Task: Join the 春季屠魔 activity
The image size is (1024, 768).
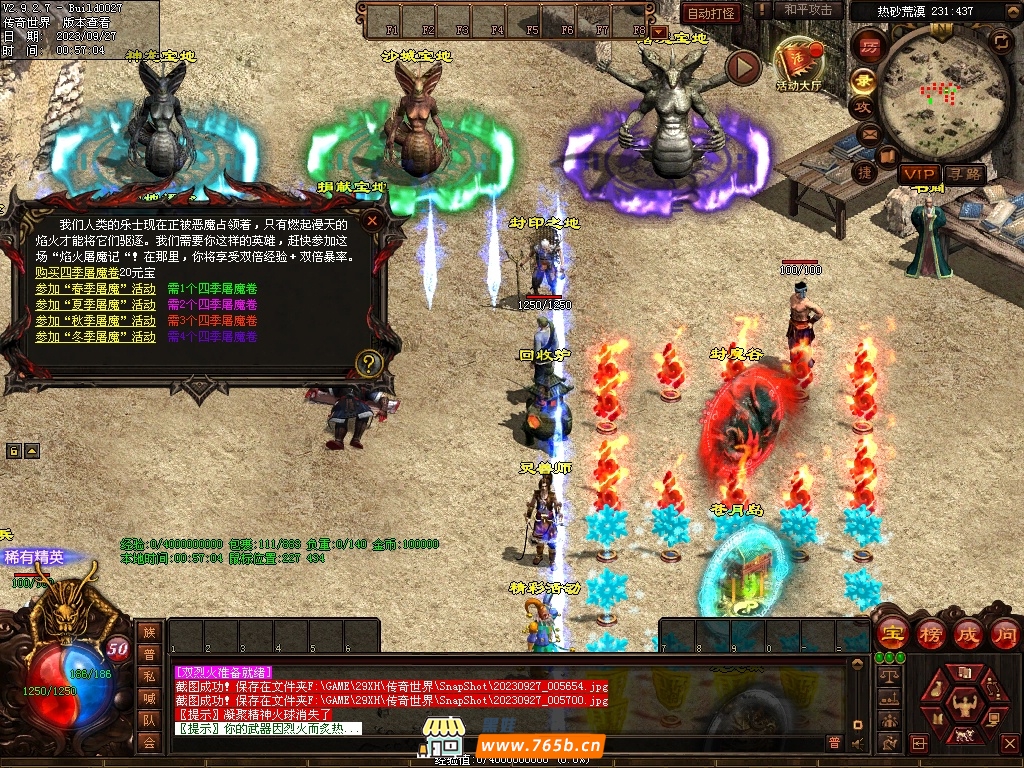Action: [95, 289]
